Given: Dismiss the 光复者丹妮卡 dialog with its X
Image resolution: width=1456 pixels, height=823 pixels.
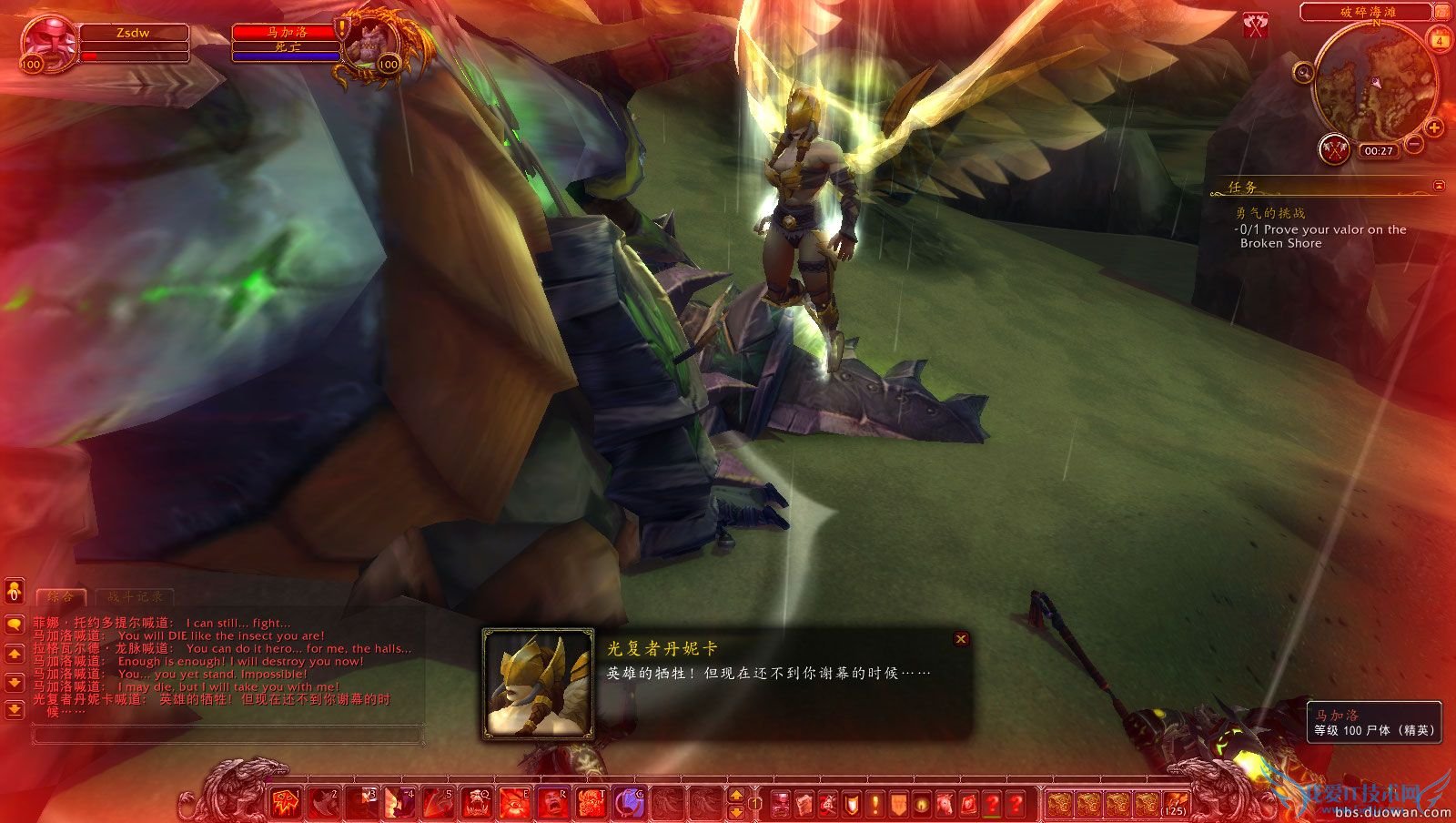Looking at the screenshot, I should point(963,638).
